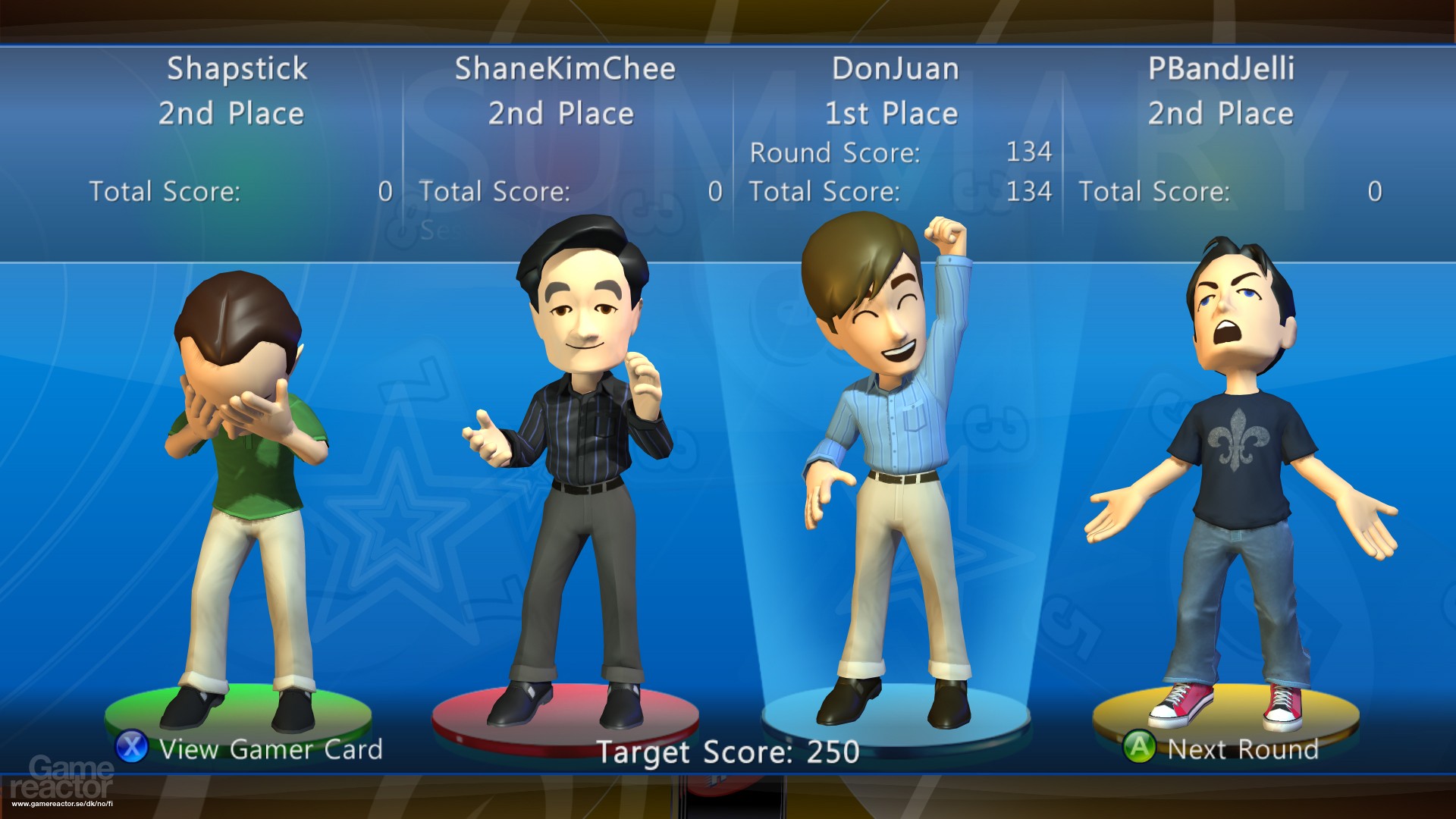Select Shapstick's player score panel

[237, 130]
